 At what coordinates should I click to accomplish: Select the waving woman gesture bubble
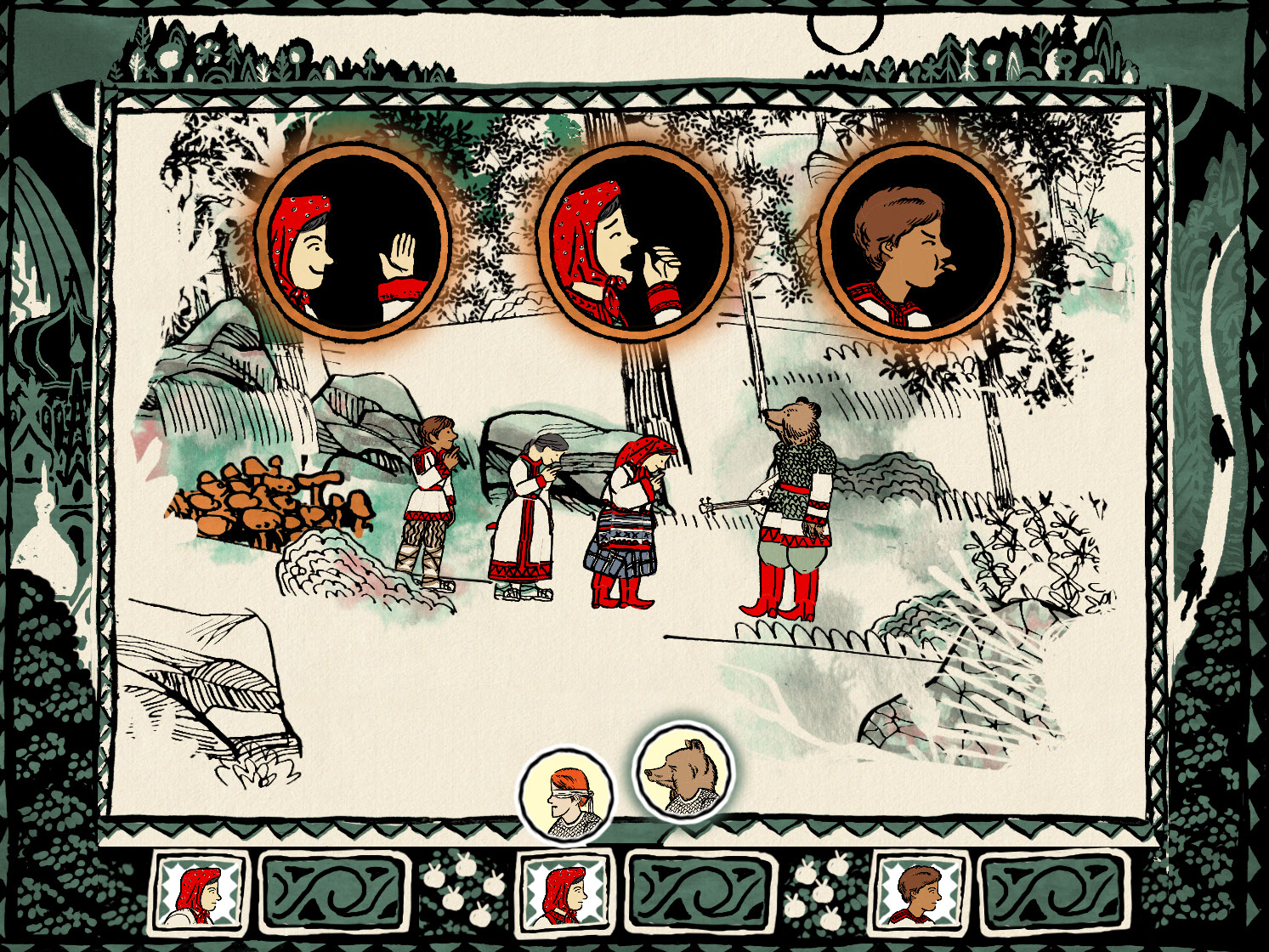[x=352, y=244]
